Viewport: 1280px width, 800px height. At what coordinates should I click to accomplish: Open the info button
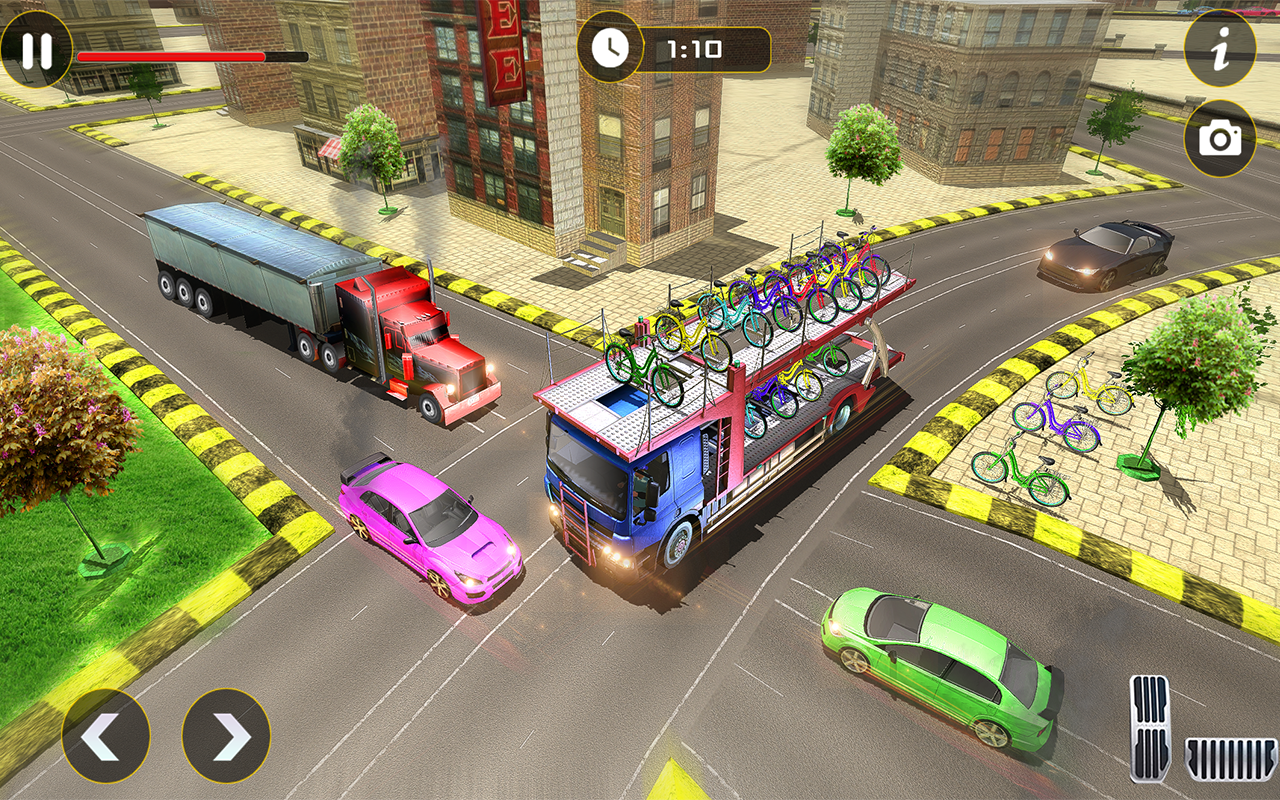[1220, 49]
